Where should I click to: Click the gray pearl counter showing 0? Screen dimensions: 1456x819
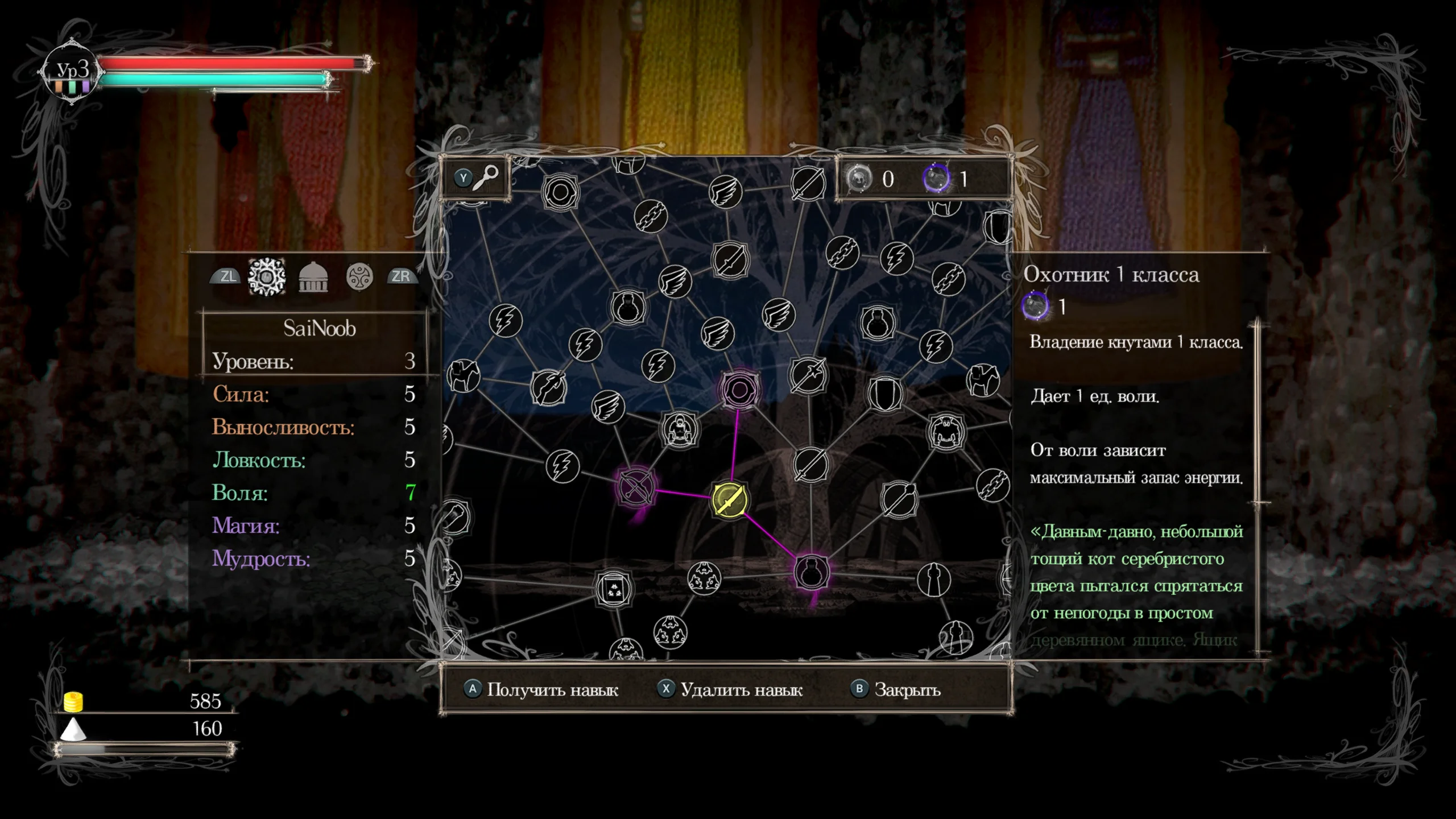860,179
